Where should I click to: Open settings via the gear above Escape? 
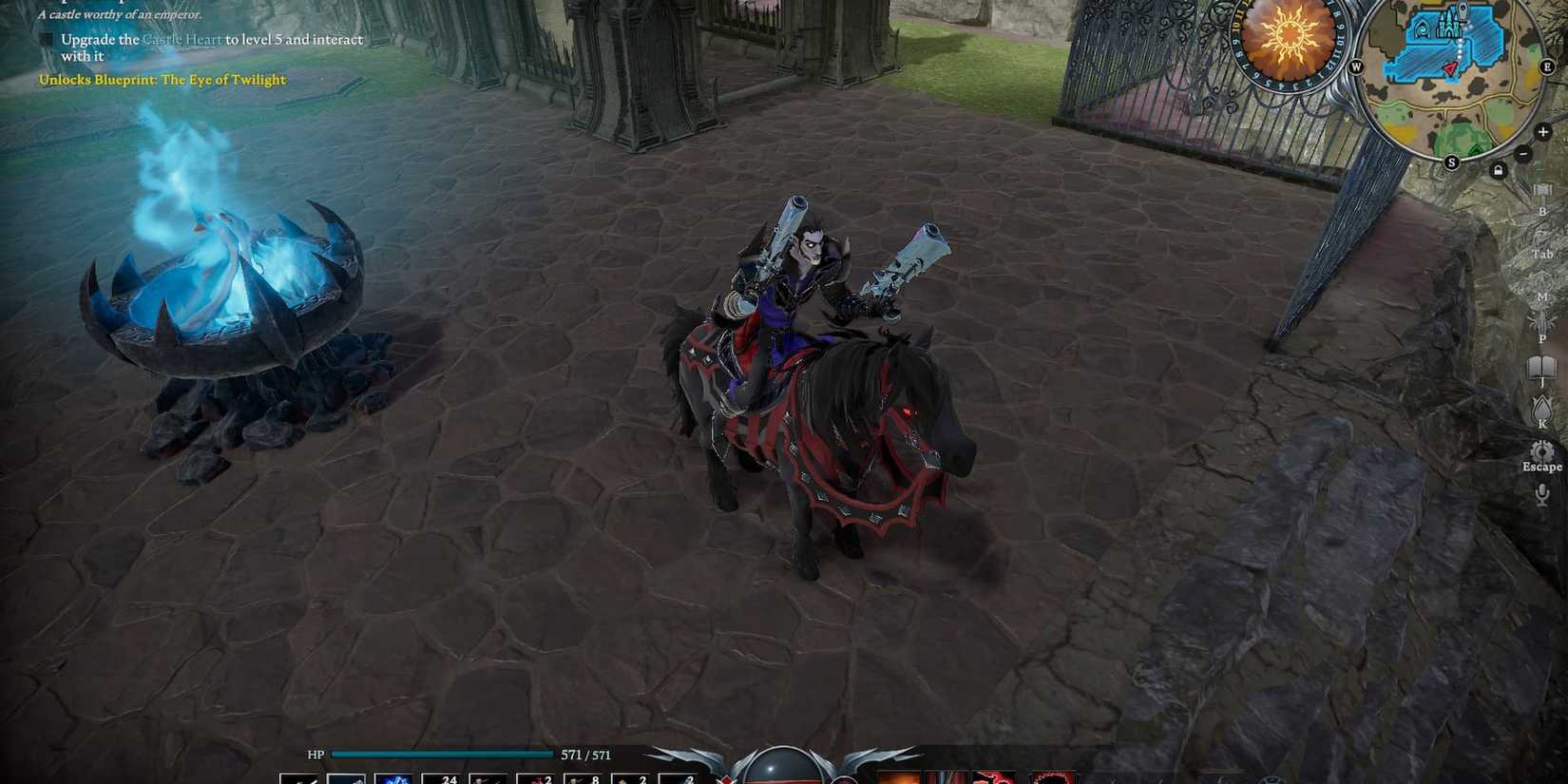[x=1542, y=449]
